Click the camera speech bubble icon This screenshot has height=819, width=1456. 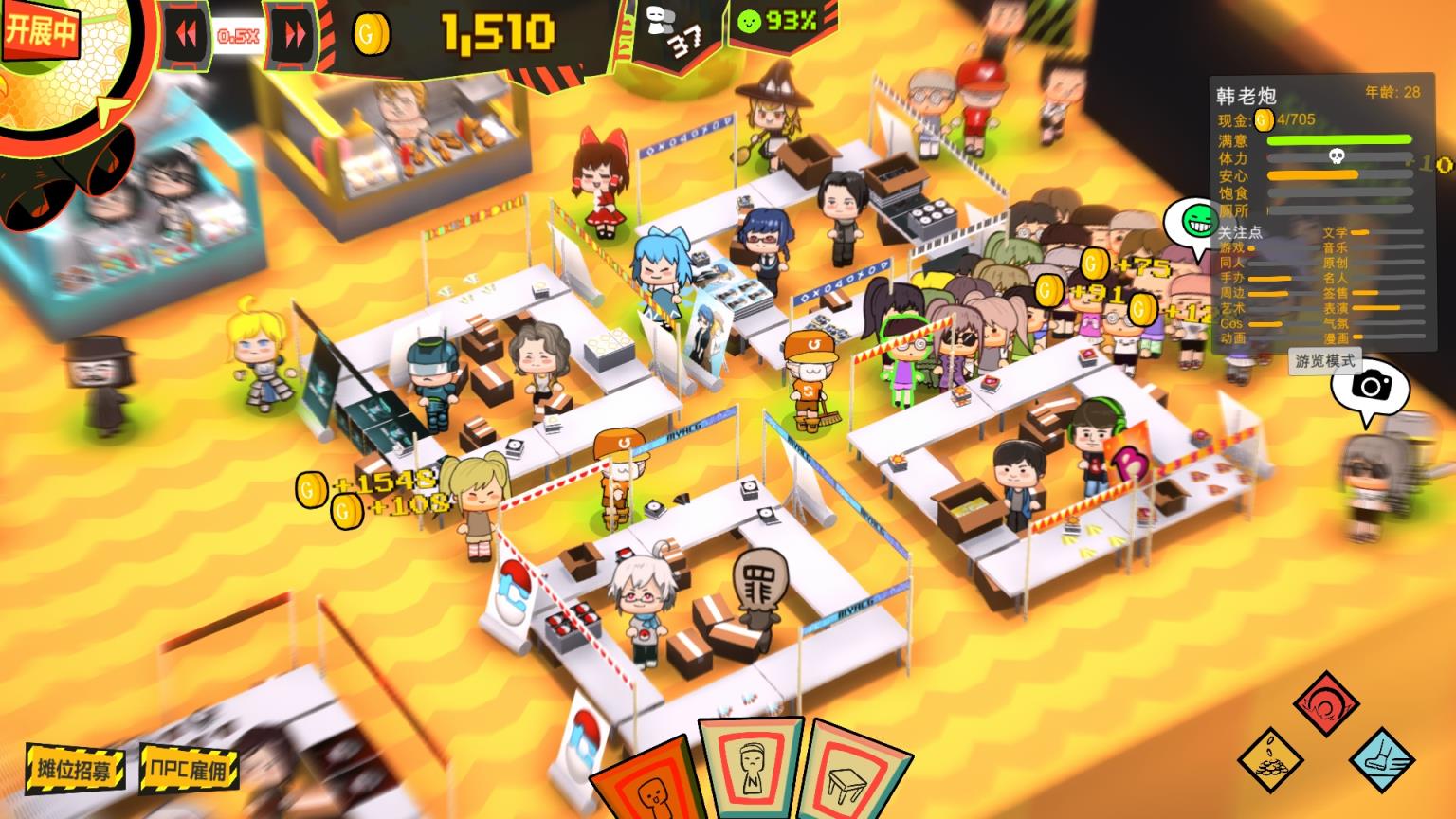pos(1371,387)
